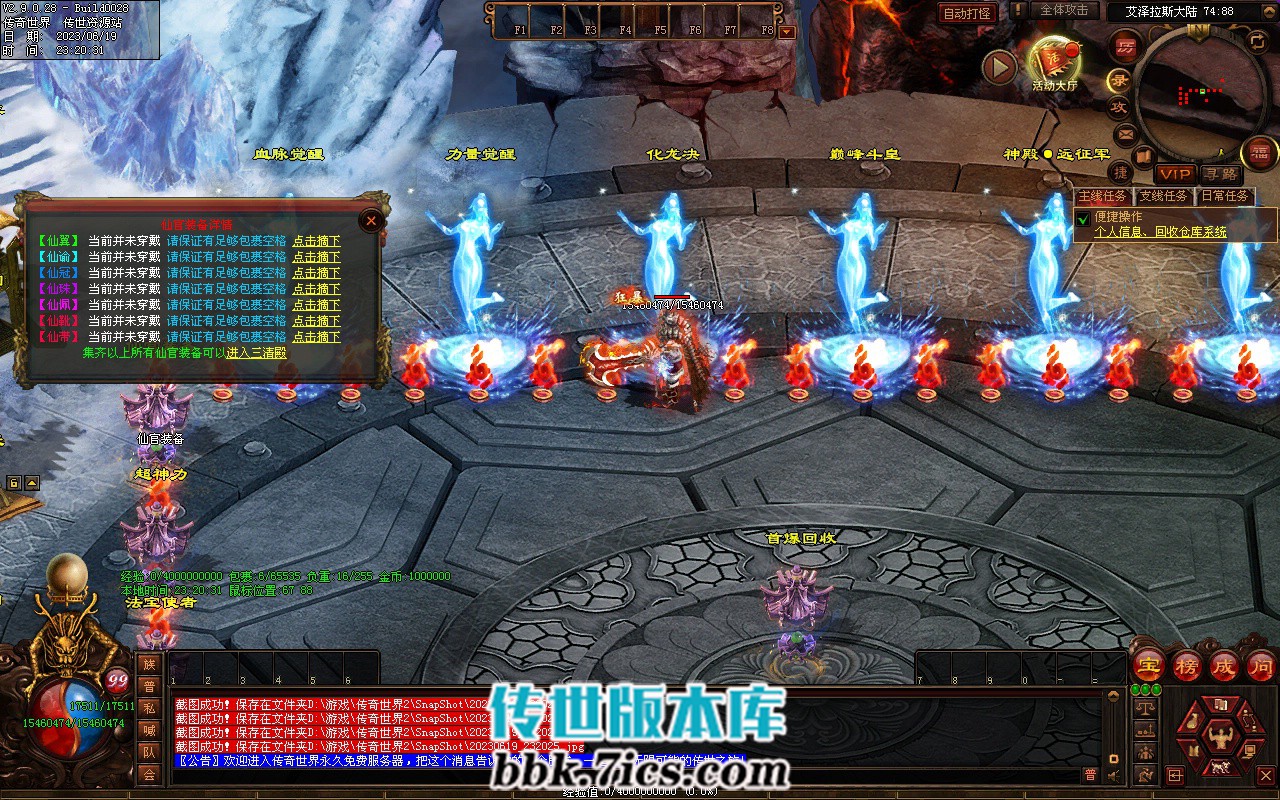
Task: Unequip 仙带 via its 点击摘下 link
Action: (316, 337)
